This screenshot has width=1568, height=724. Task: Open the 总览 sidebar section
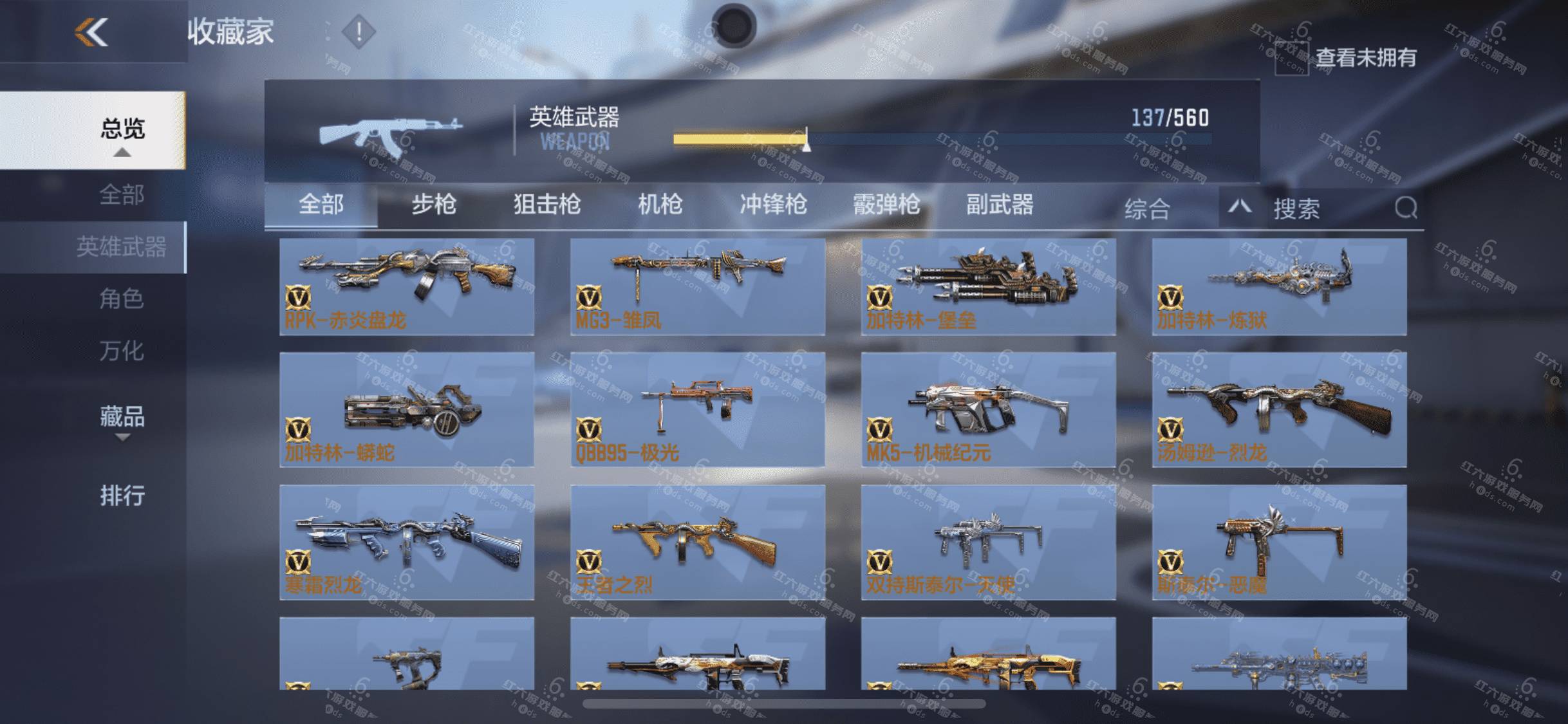(x=122, y=130)
